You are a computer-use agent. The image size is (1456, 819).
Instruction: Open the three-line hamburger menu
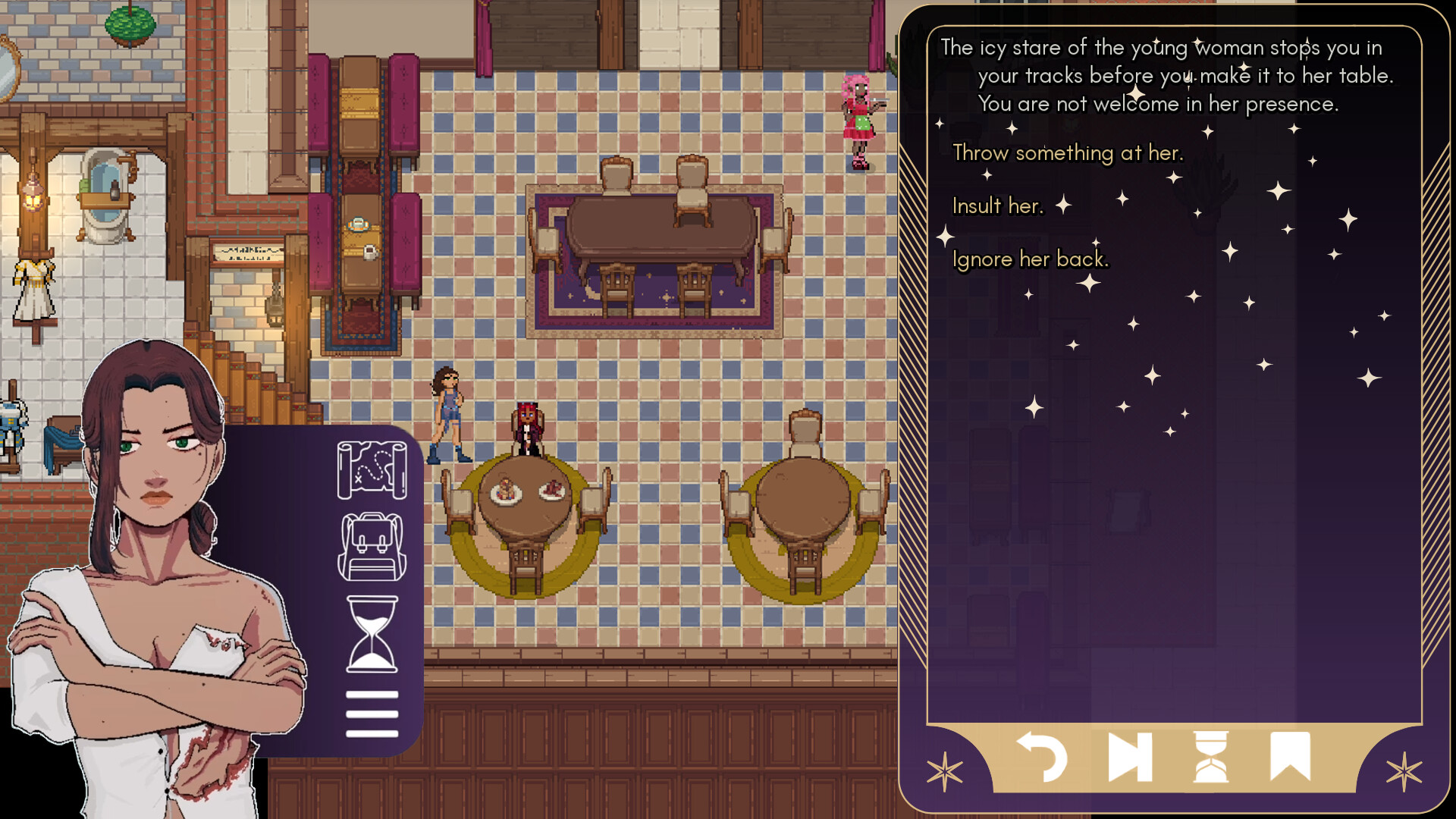click(372, 714)
